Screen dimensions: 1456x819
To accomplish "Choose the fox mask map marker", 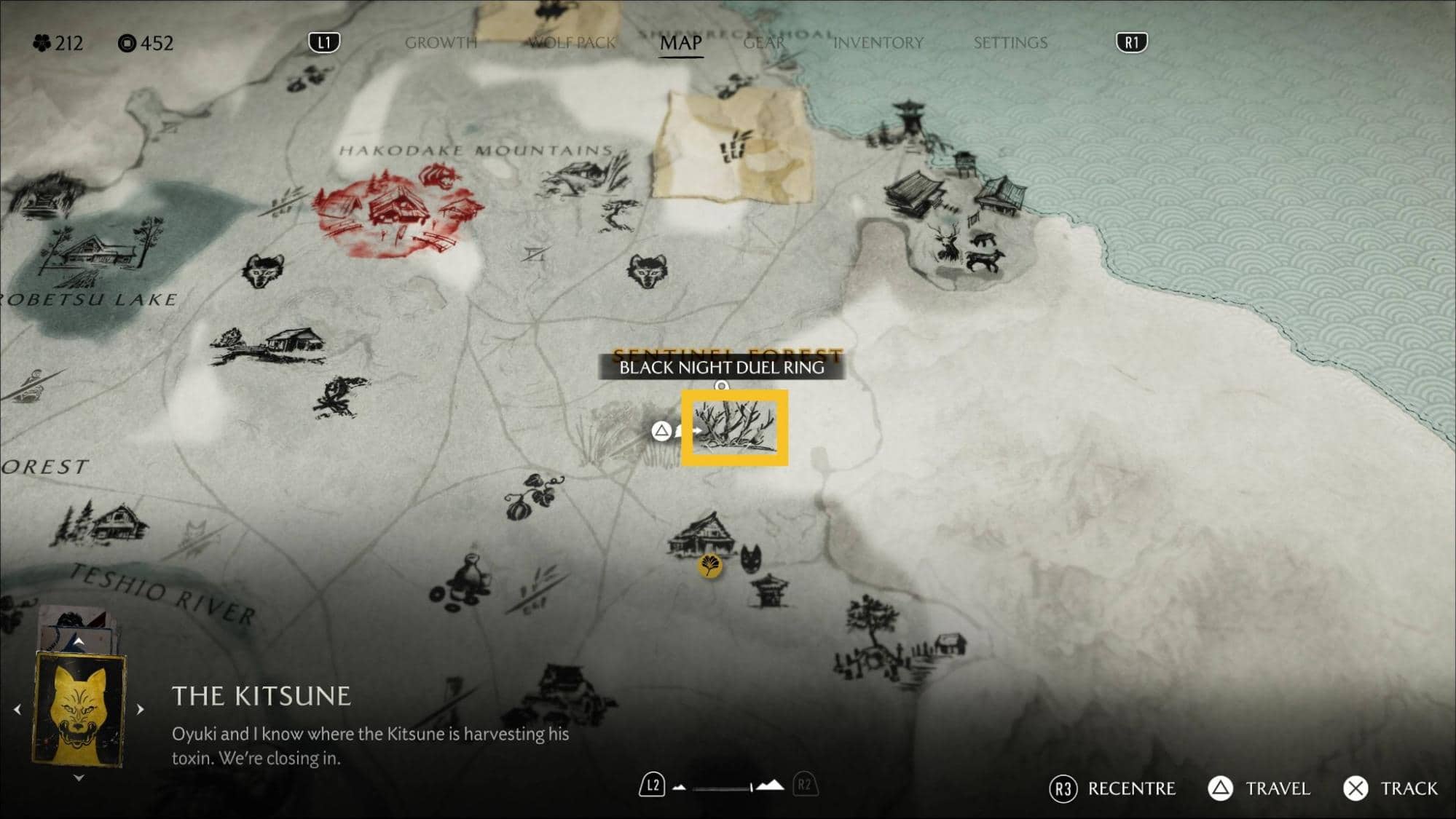I will pyautogui.click(x=750, y=559).
